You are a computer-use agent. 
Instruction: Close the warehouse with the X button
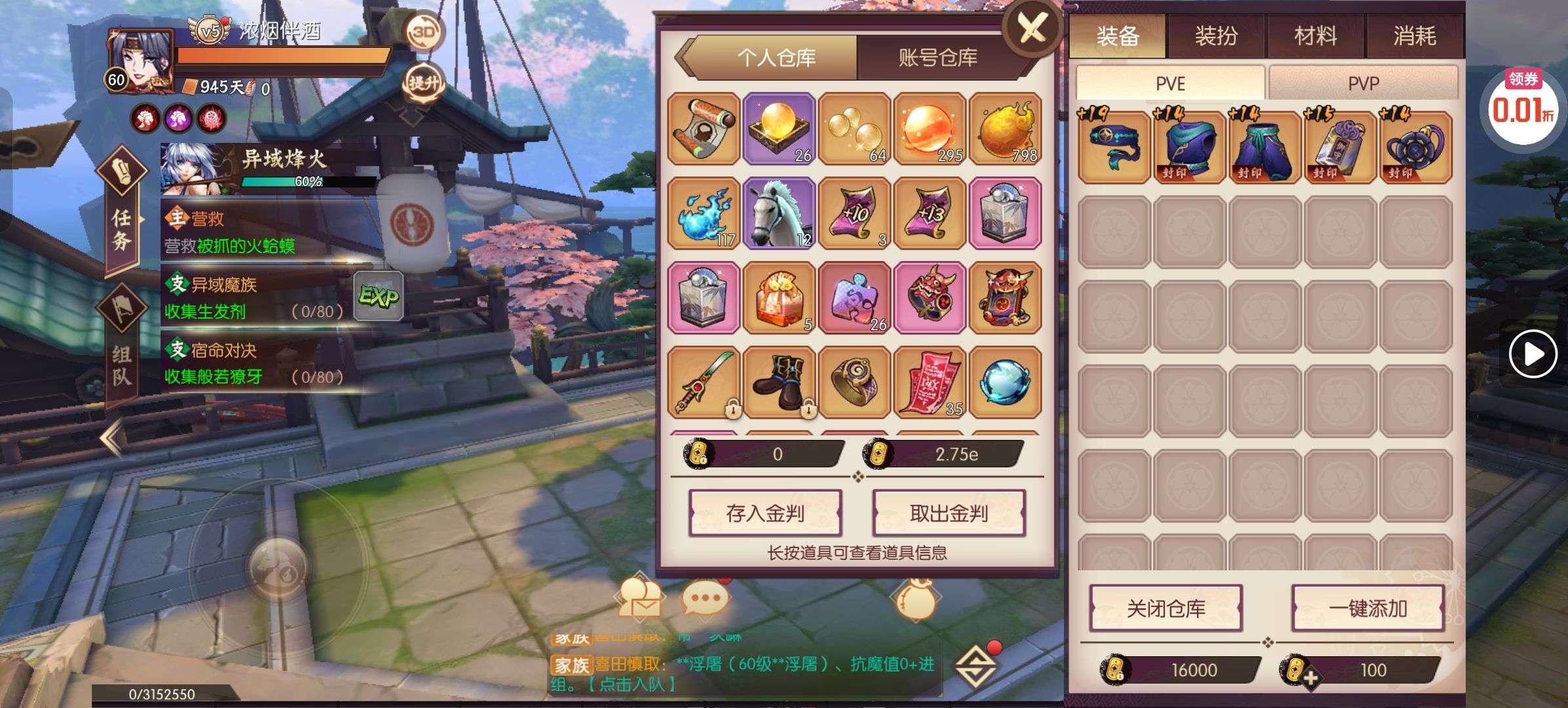coord(1032,29)
